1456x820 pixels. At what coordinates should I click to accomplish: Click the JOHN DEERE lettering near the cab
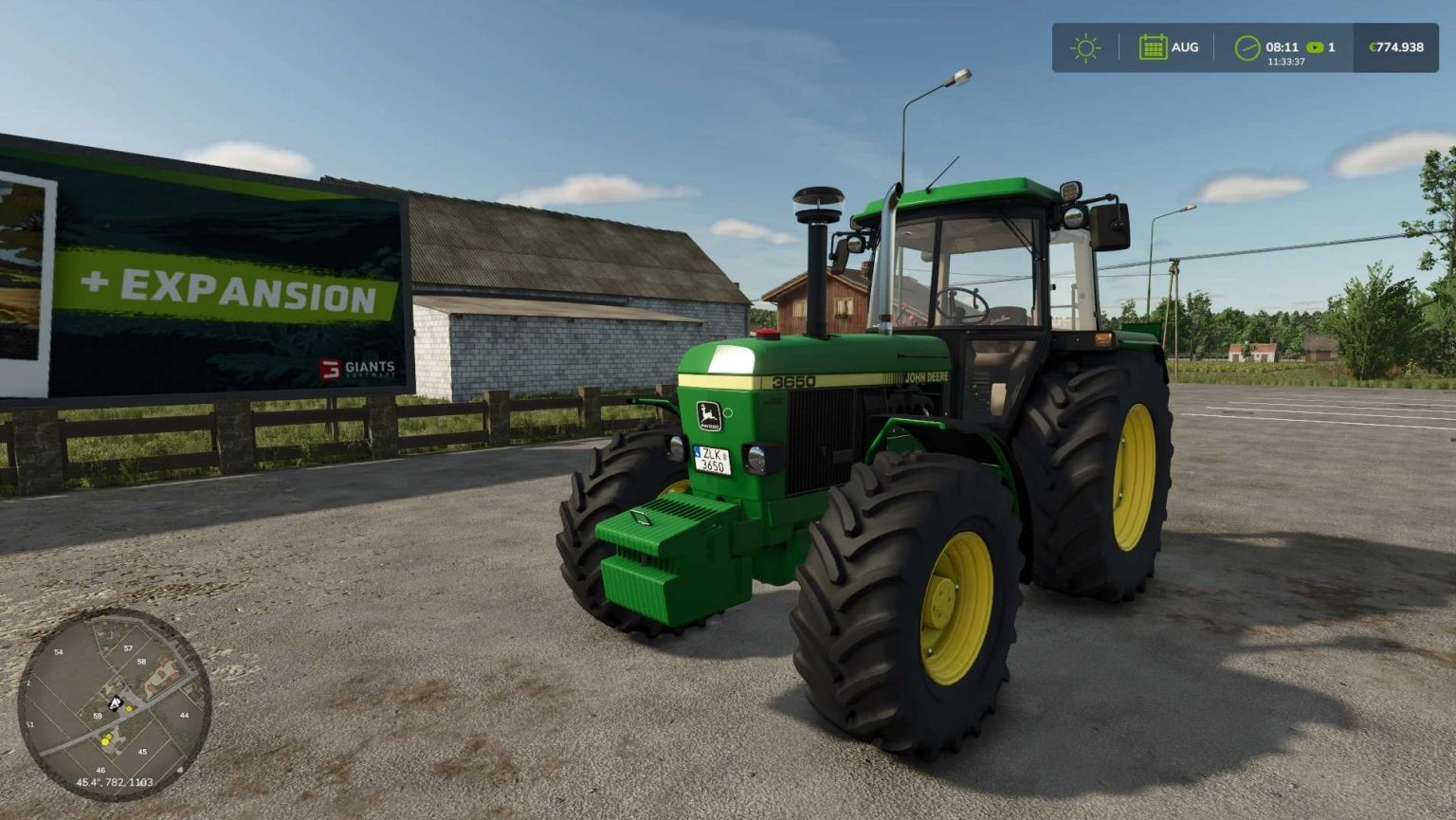coord(926,379)
